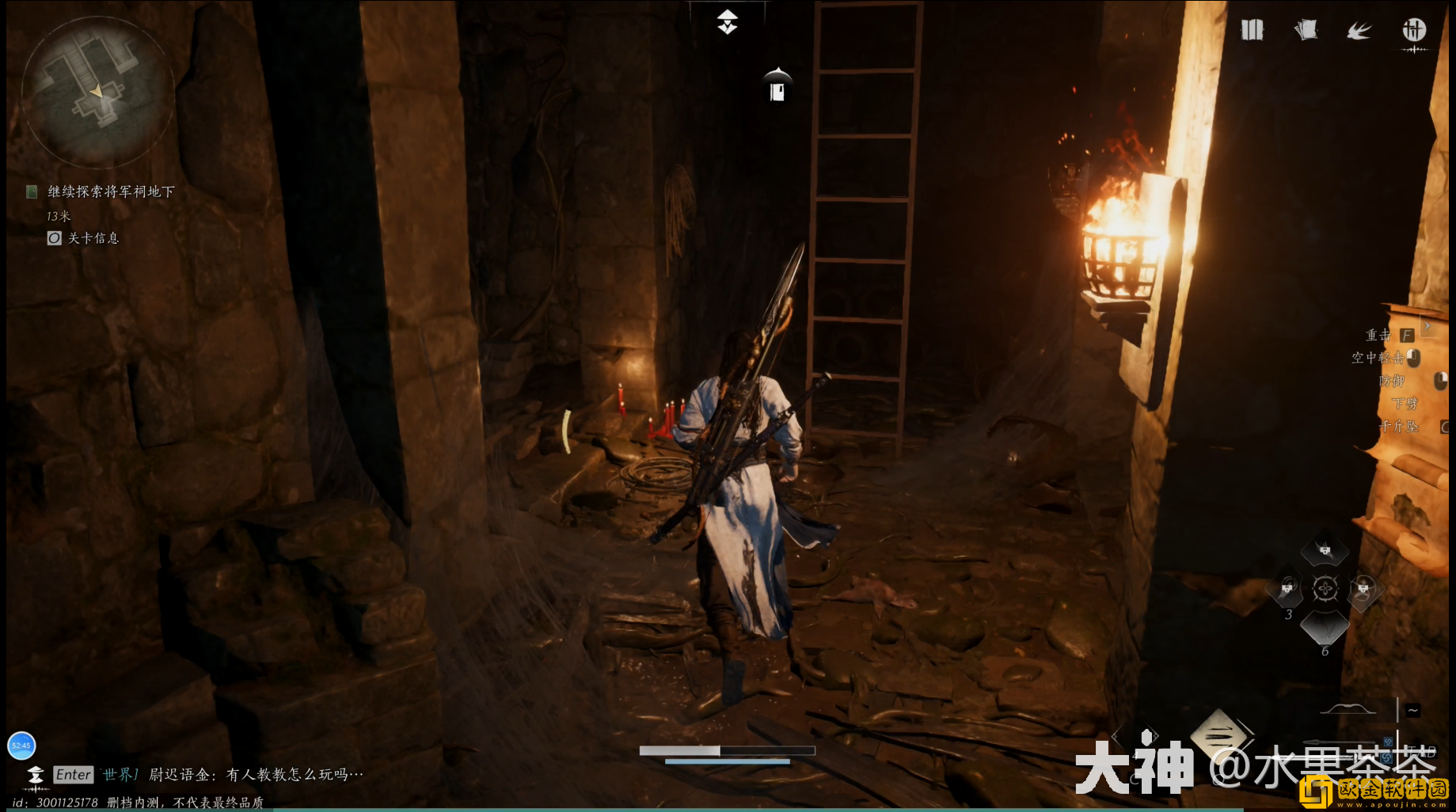This screenshot has width=1456, height=812.
Task: Click the swallow bird icon
Action: pos(1359,31)
